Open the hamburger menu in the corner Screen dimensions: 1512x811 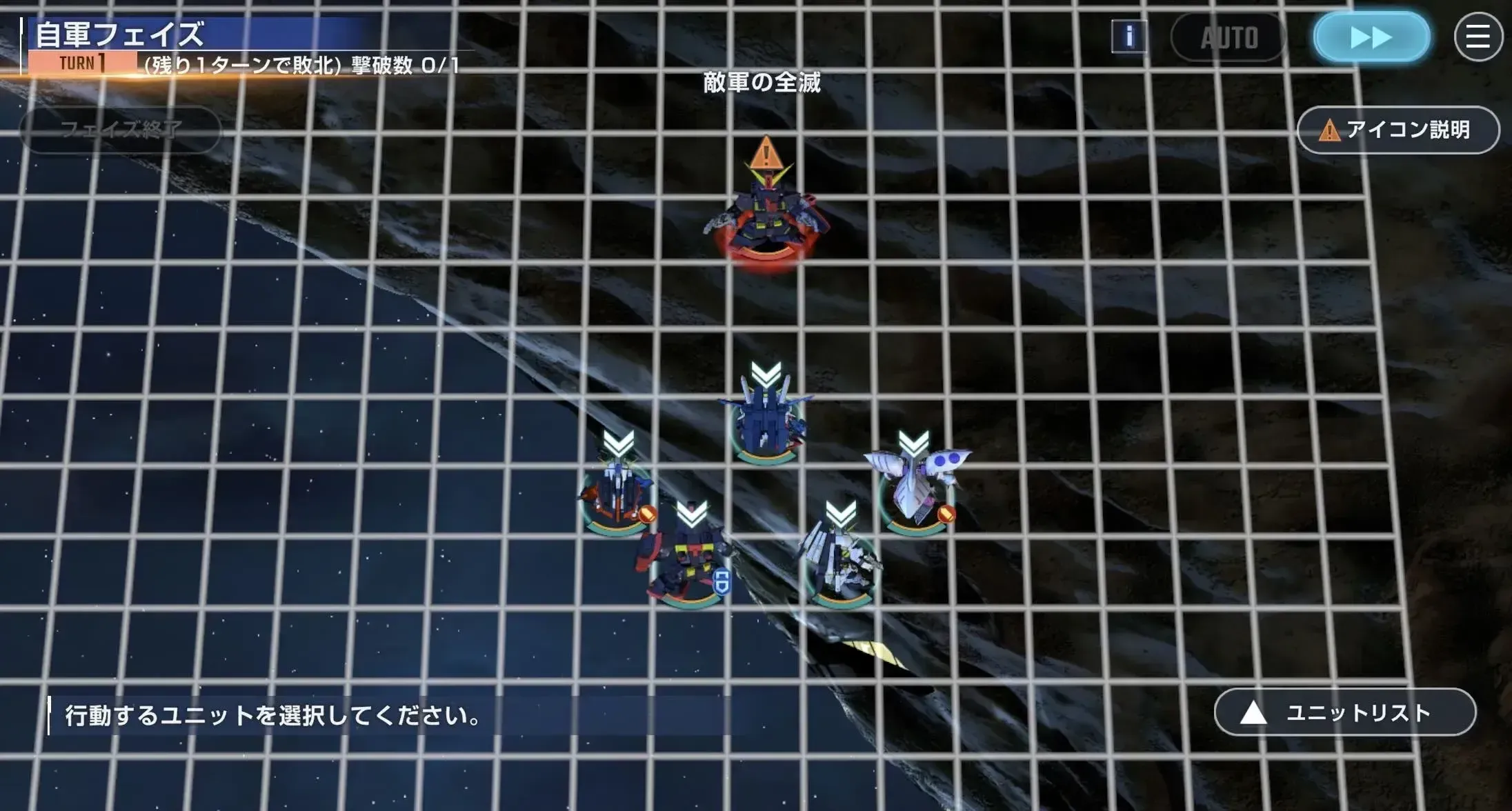pyautogui.click(x=1479, y=37)
